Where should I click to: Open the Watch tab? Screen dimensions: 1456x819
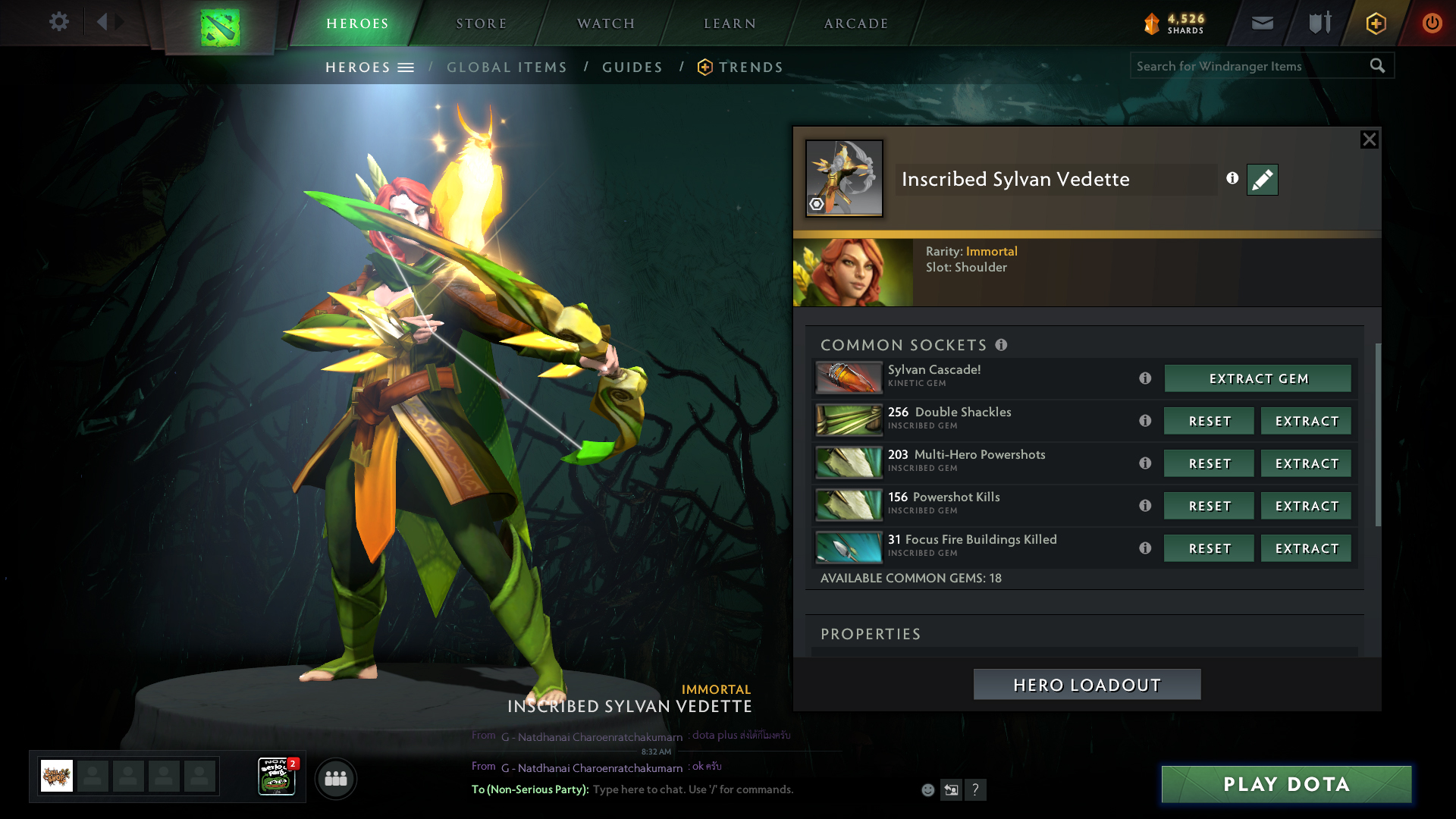pos(606,24)
